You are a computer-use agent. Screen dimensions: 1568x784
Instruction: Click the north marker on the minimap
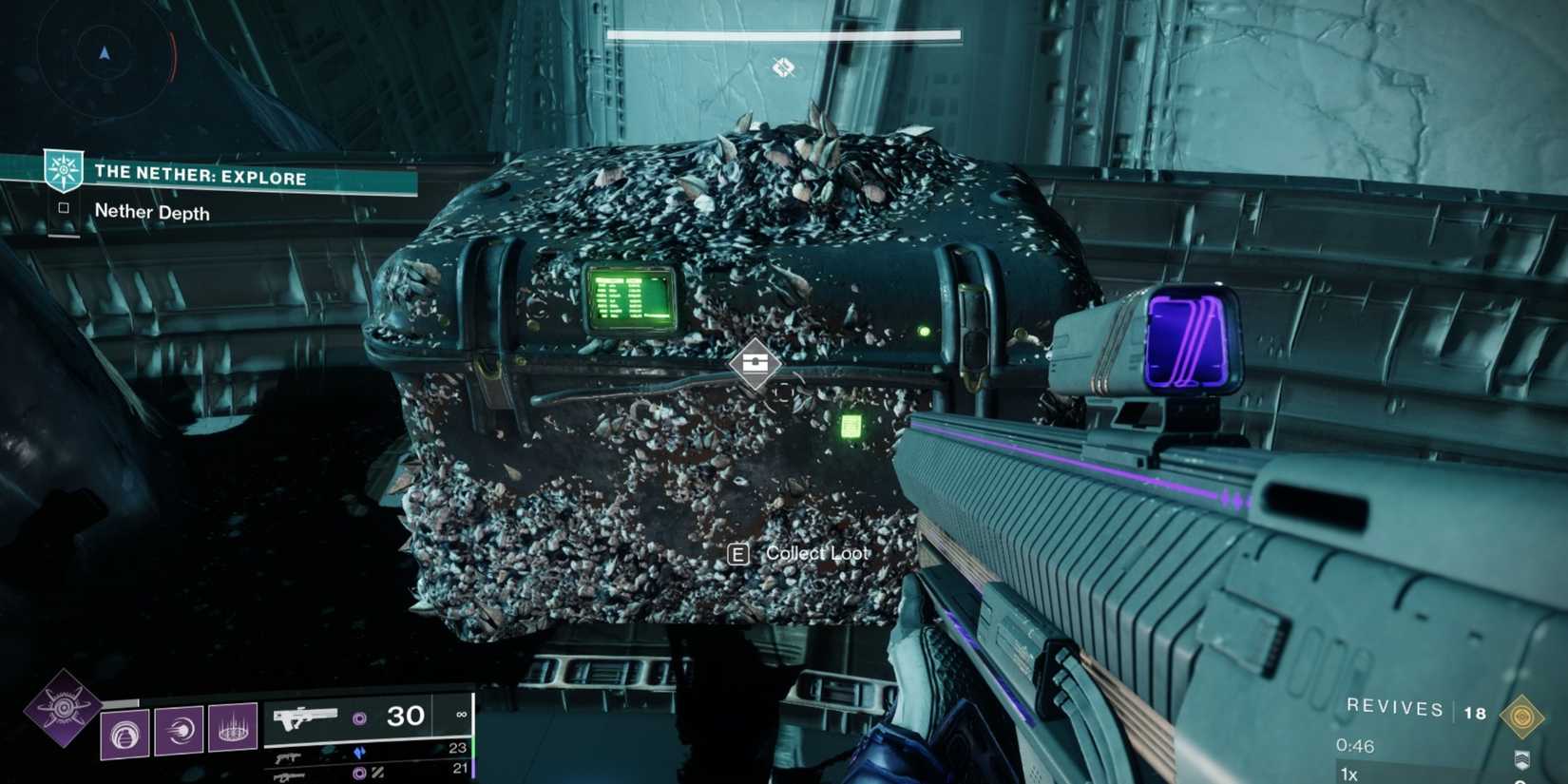(103, 54)
